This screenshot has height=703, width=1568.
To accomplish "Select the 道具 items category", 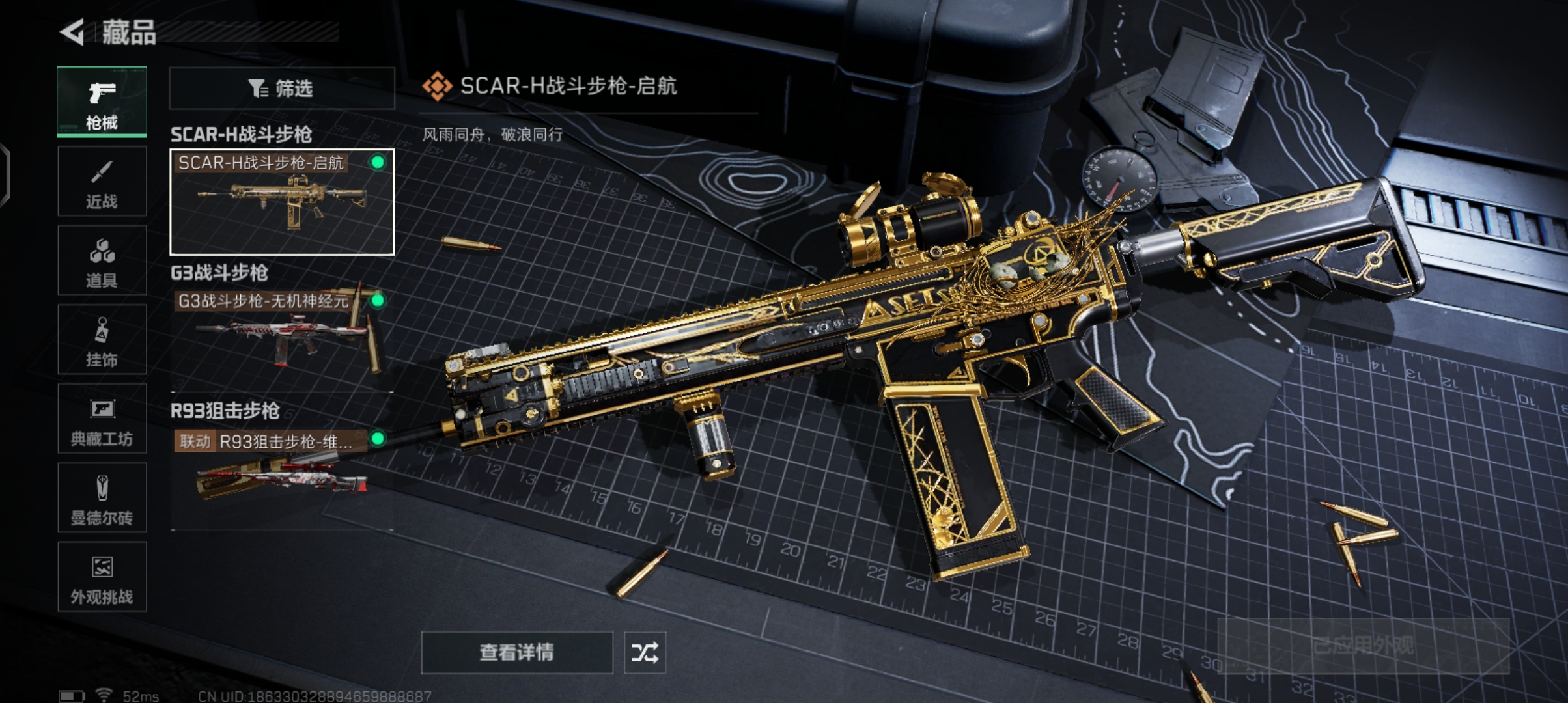I will click(x=102, y=261).
